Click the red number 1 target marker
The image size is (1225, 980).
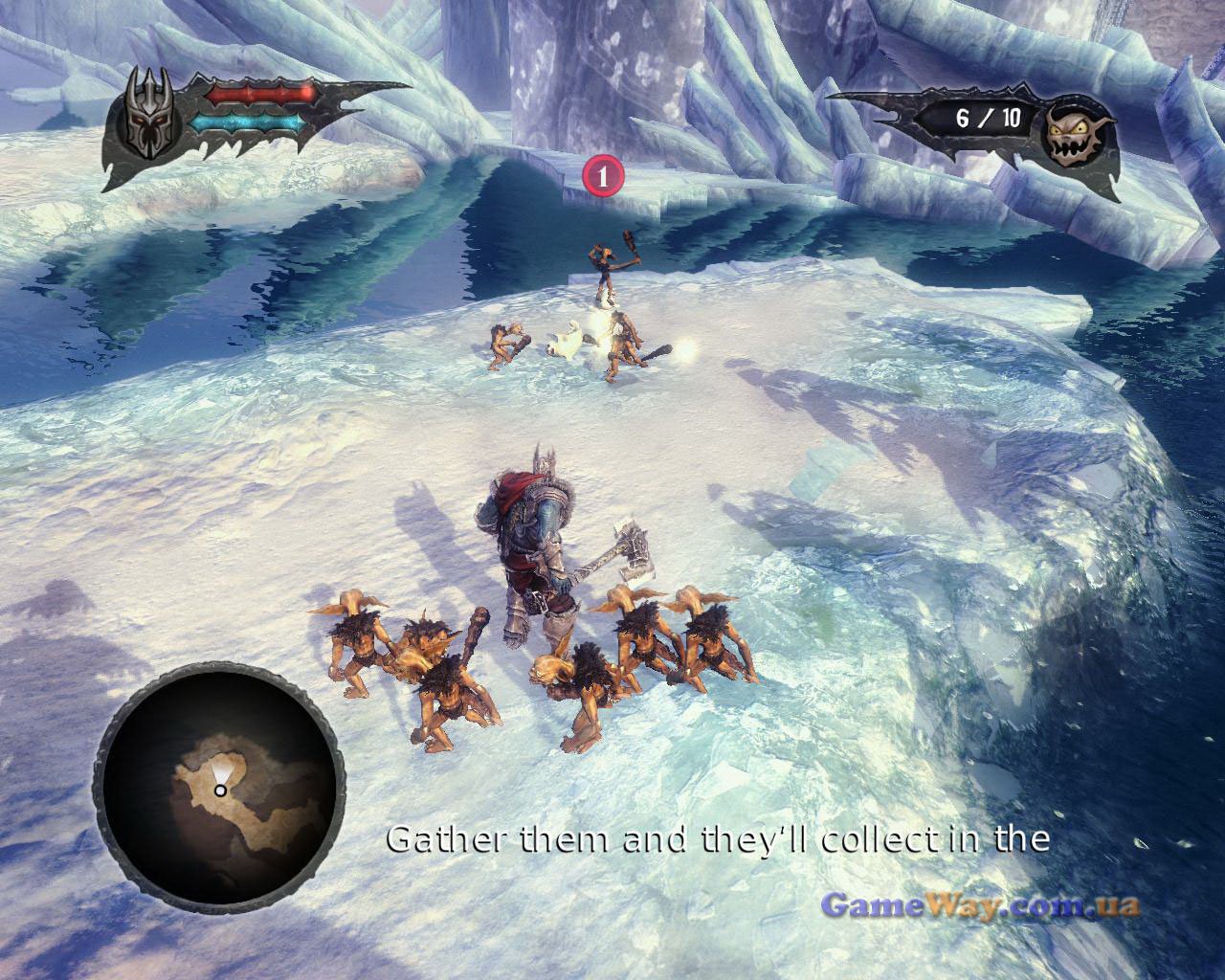pyautogui.click(x=603, y=175)
